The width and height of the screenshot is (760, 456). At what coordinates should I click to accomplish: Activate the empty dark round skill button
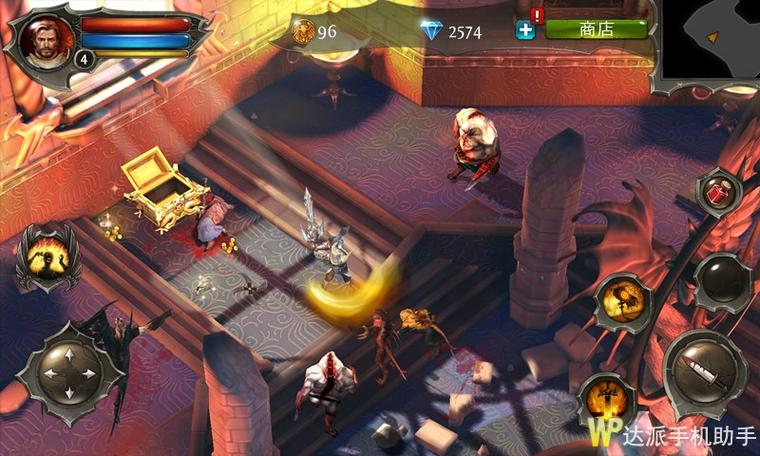722,283
